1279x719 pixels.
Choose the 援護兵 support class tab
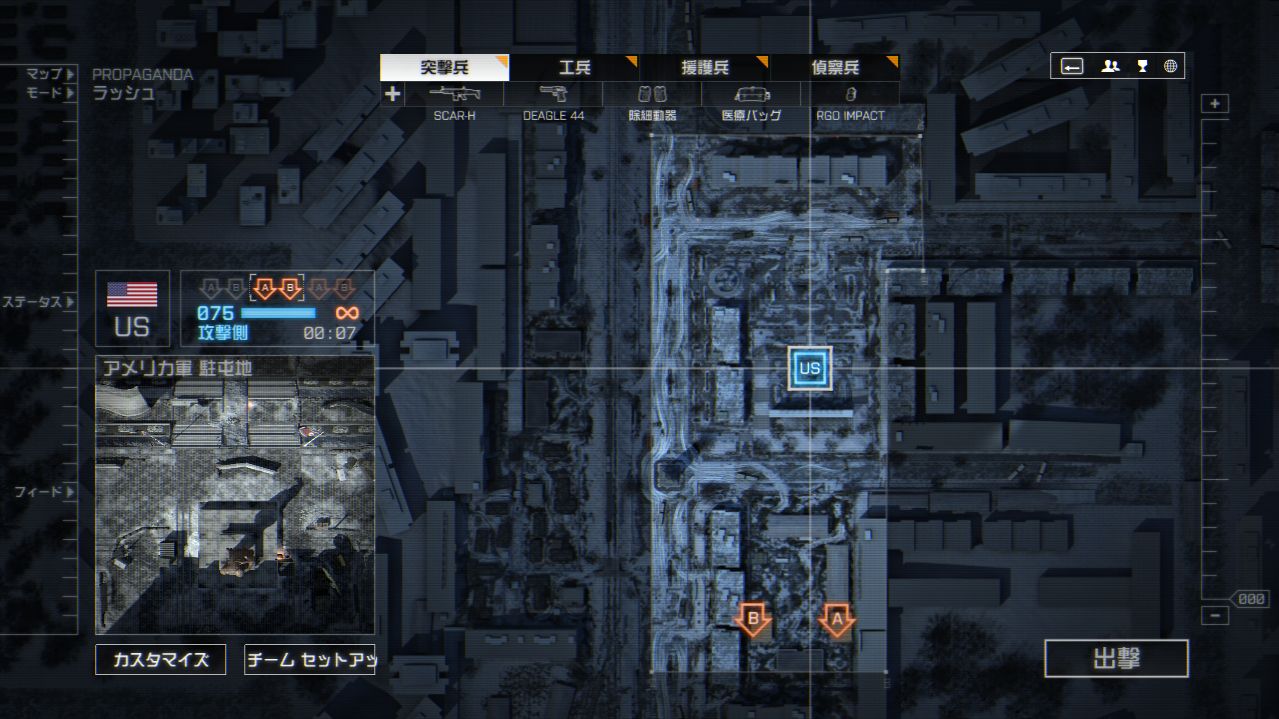[x=704, y=68]
